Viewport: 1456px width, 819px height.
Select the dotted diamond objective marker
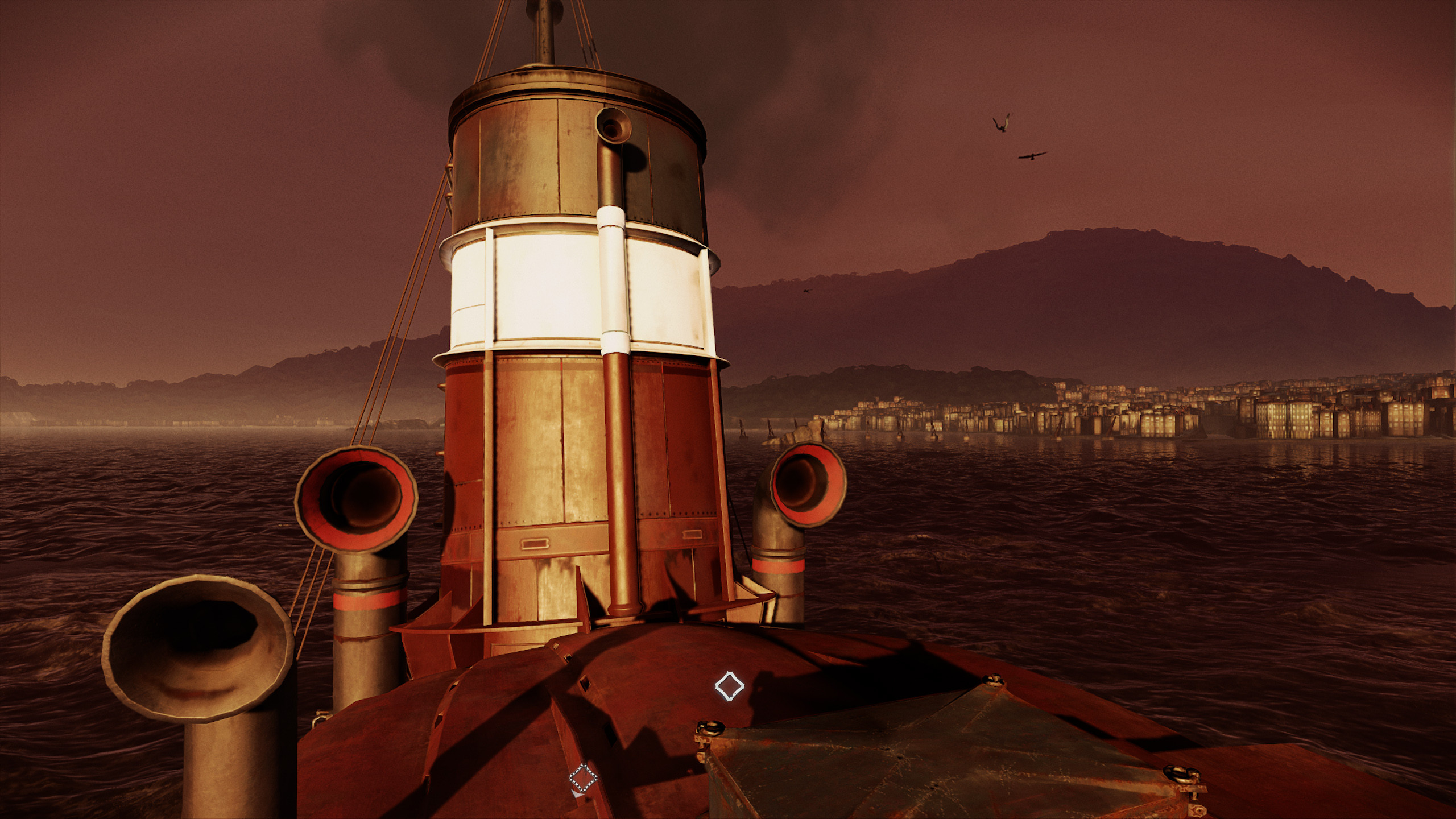coord(583,779)
